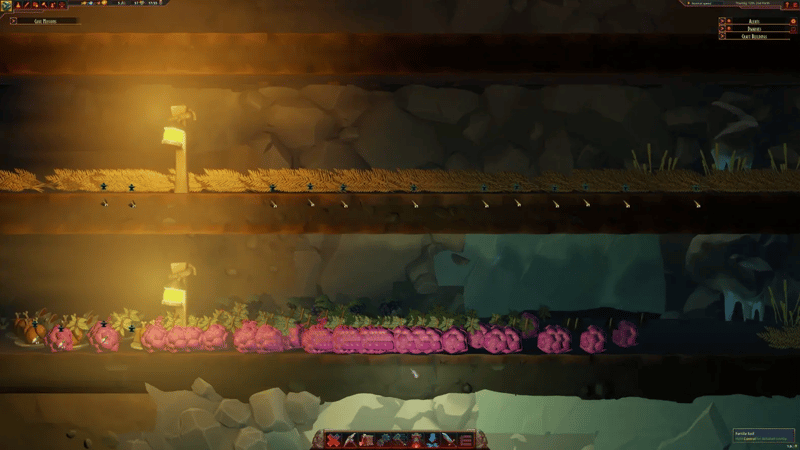
Task: Open the flask icon in top menu
Action: [x=18, y=5]
